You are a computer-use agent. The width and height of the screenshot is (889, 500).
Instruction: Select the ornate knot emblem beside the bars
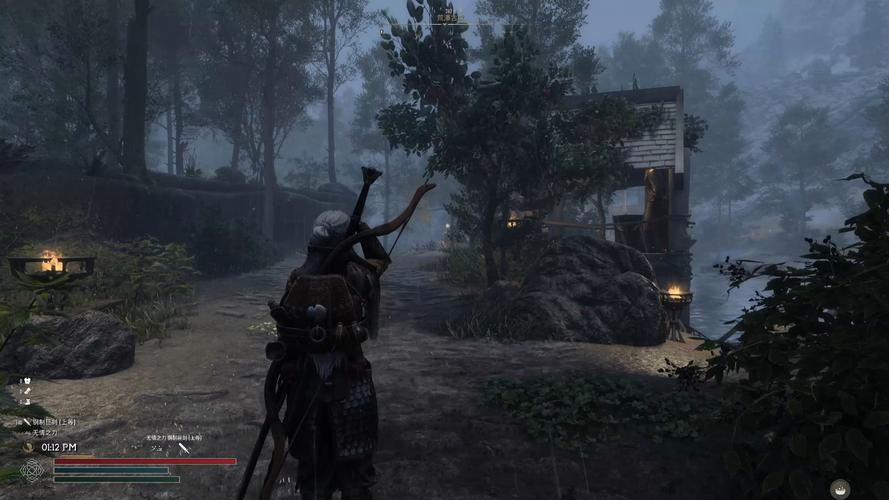pyautogui.click(x=33, y=470)
